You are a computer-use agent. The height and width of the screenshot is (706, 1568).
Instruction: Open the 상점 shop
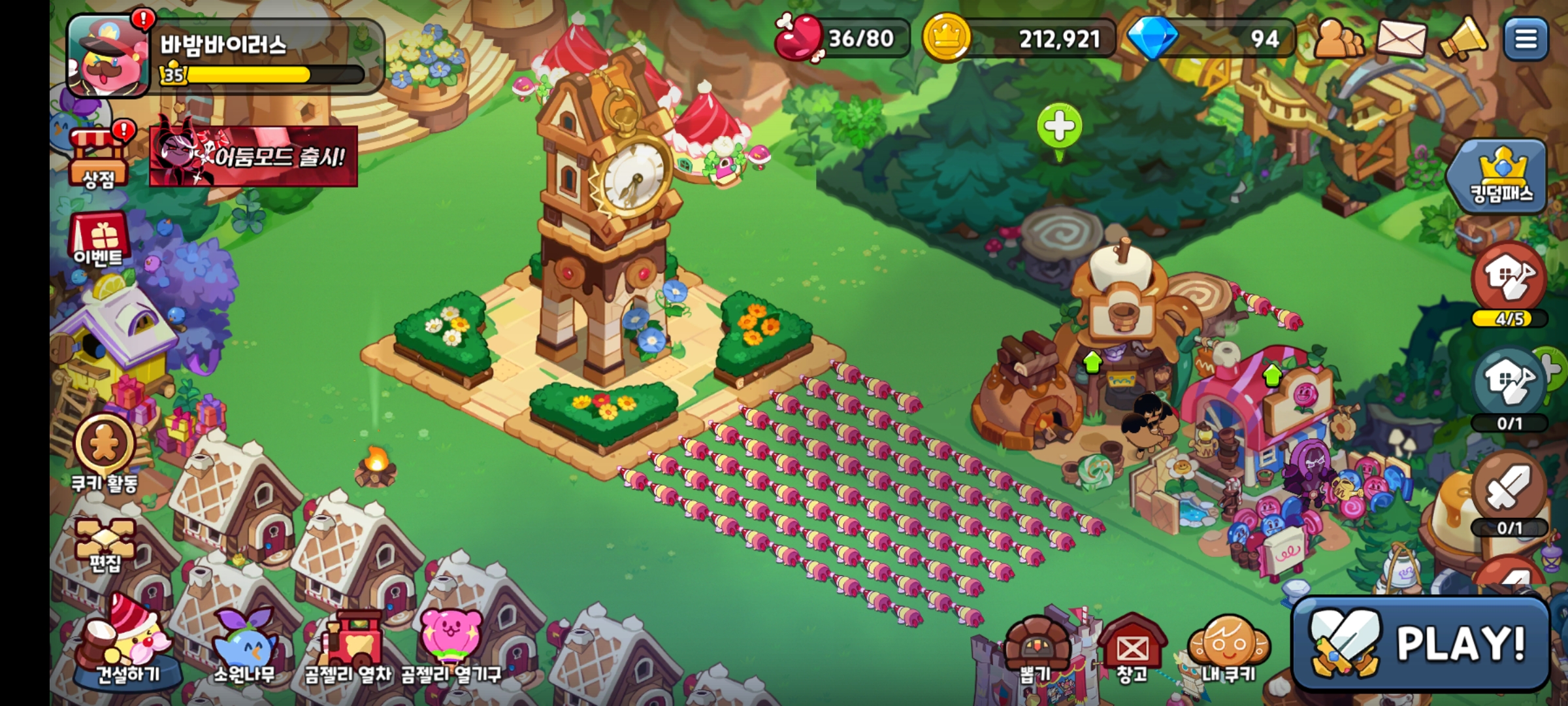coord(98,157)
